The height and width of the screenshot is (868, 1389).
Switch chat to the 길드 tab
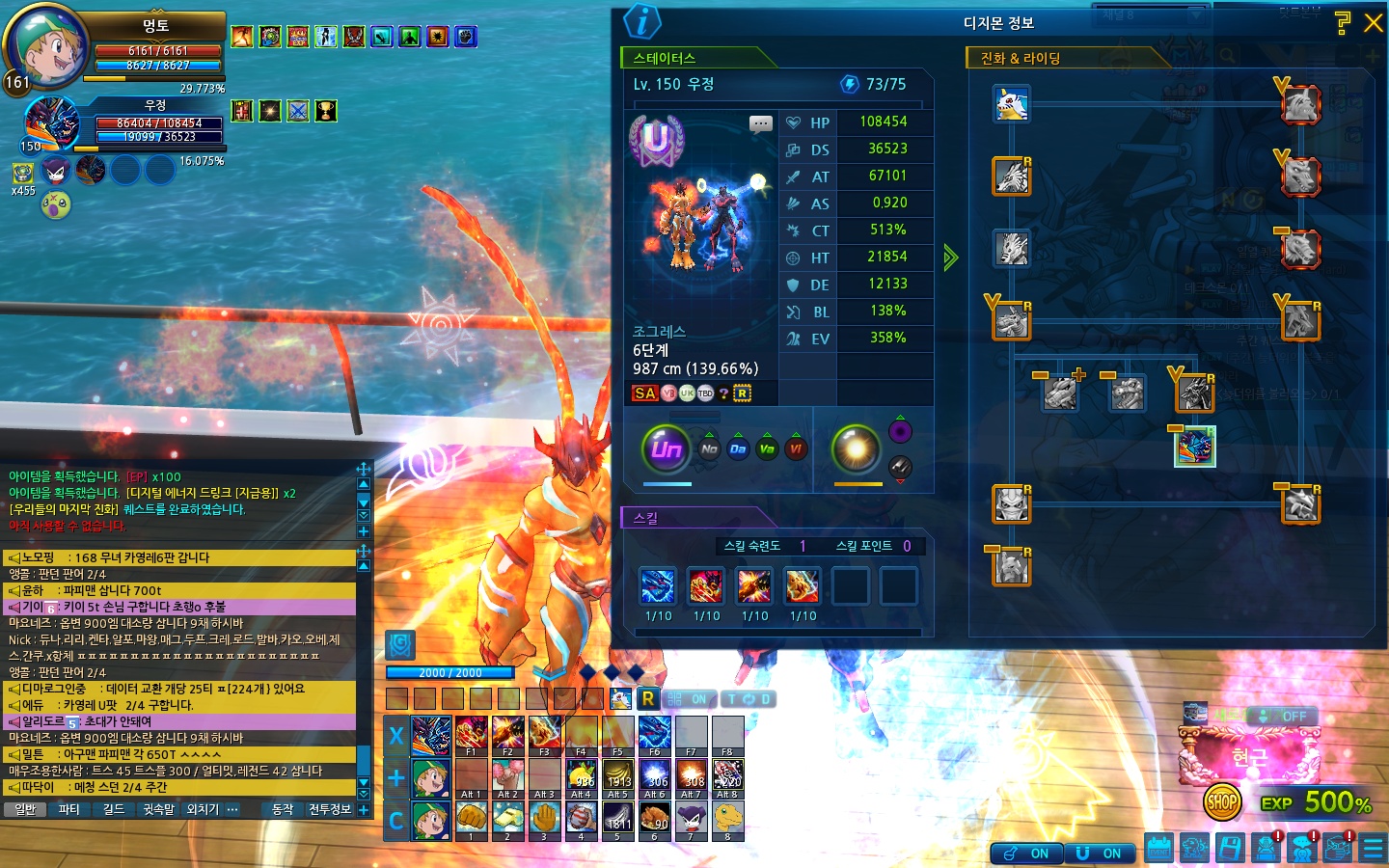point(114,810)
